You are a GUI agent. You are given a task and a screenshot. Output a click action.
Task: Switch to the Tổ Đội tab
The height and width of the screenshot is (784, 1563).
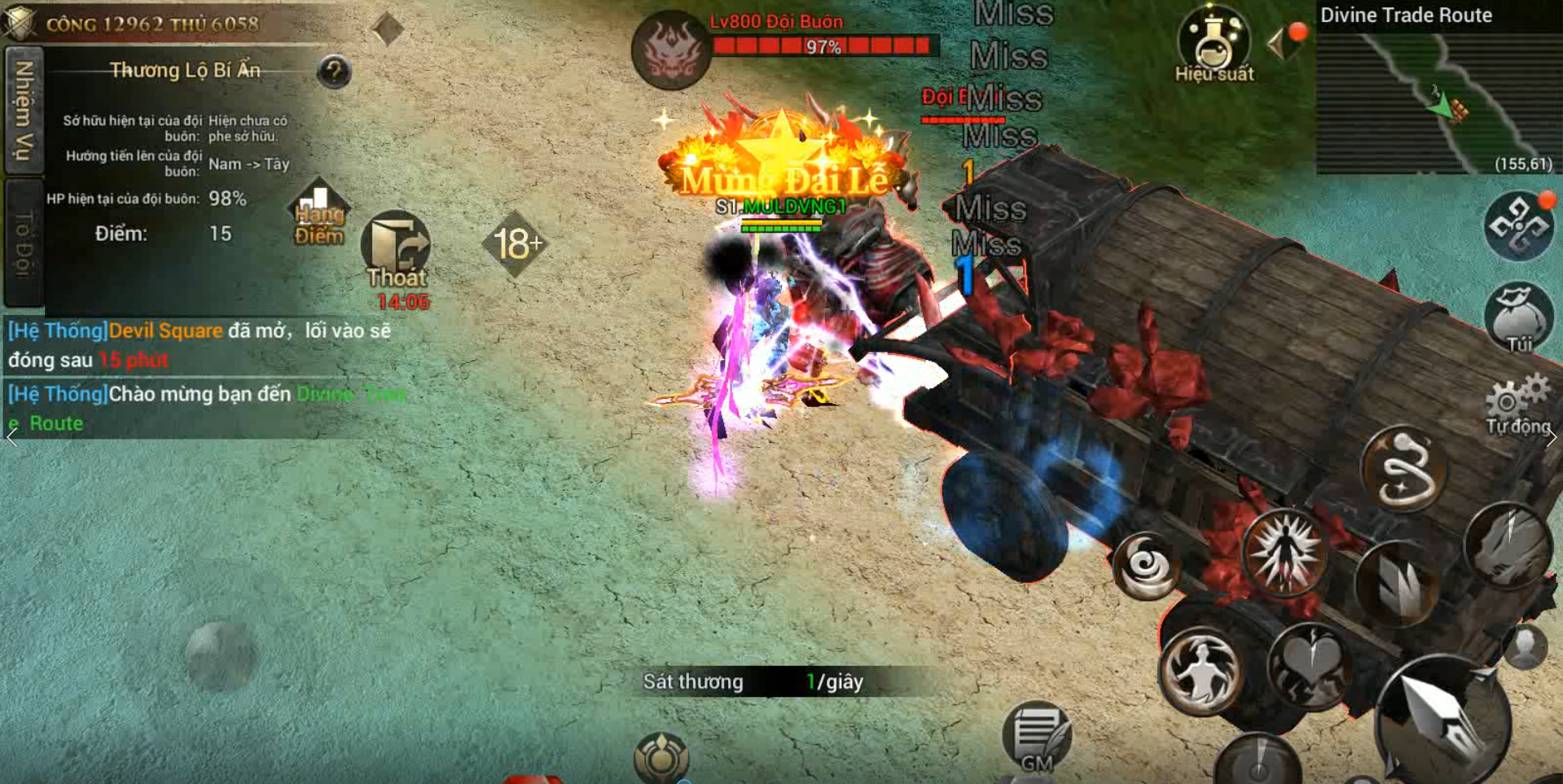[24, 242]
